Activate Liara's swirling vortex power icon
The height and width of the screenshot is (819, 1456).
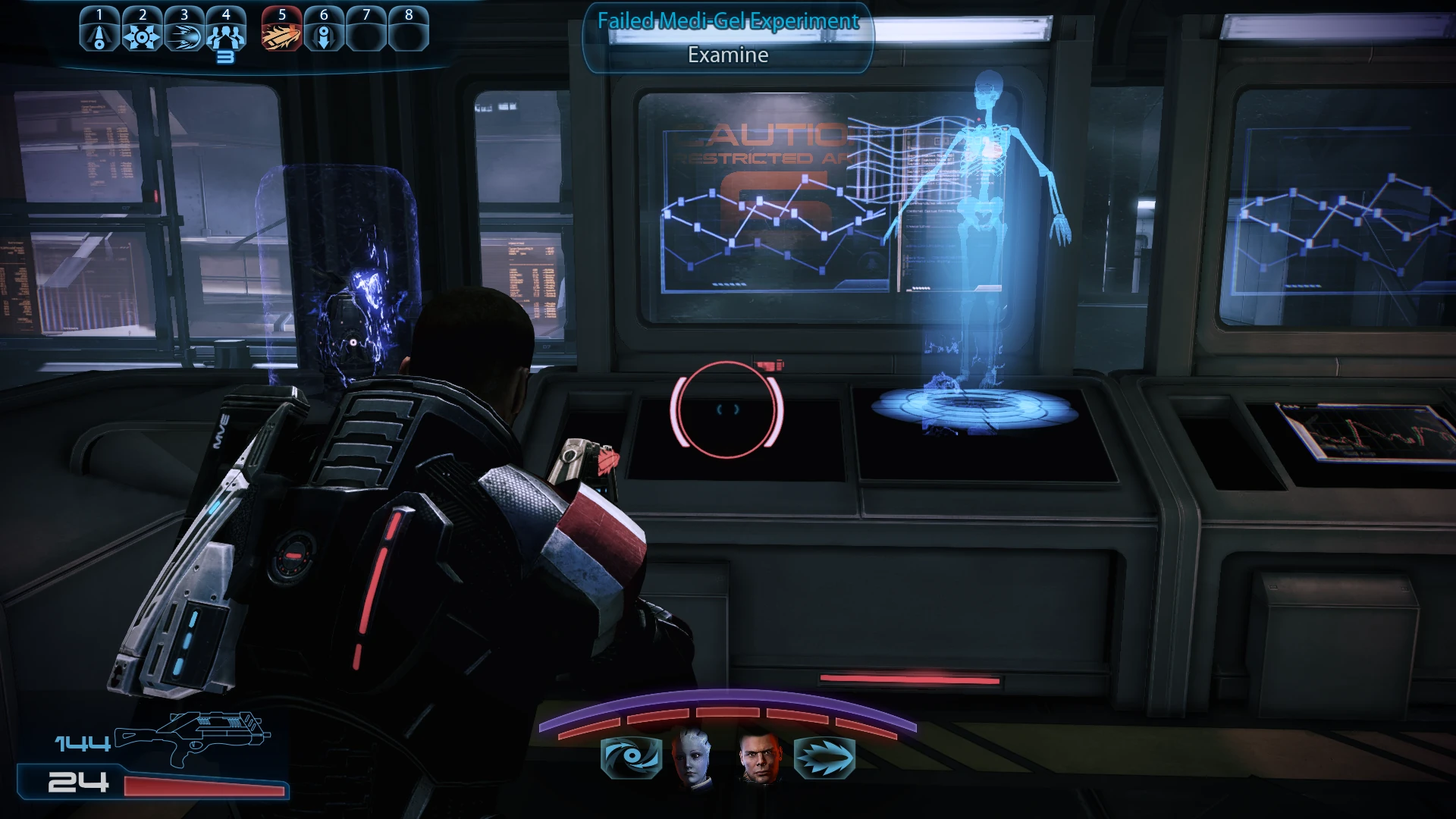pos(631,757)
